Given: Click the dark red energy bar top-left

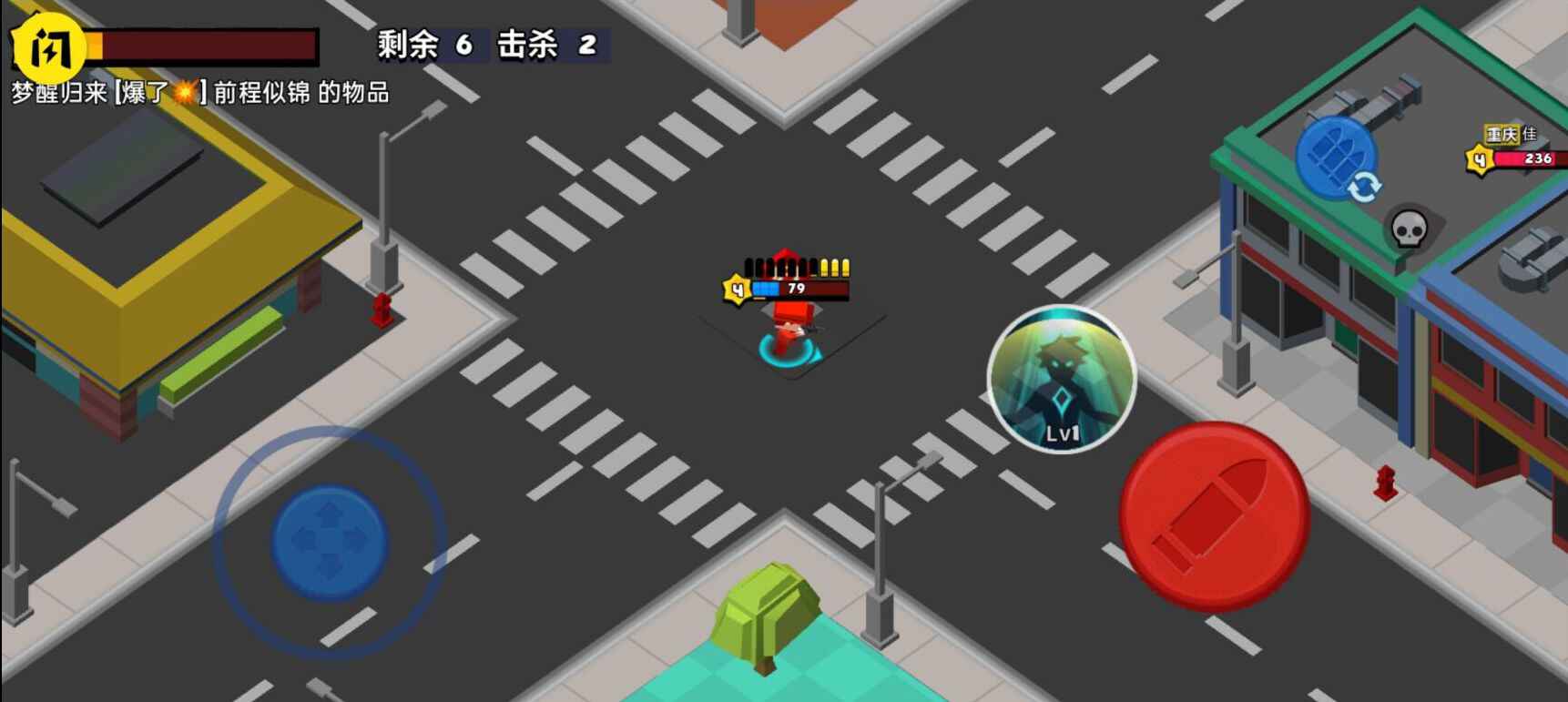Looking at the screenshot, I should (209, 43).
